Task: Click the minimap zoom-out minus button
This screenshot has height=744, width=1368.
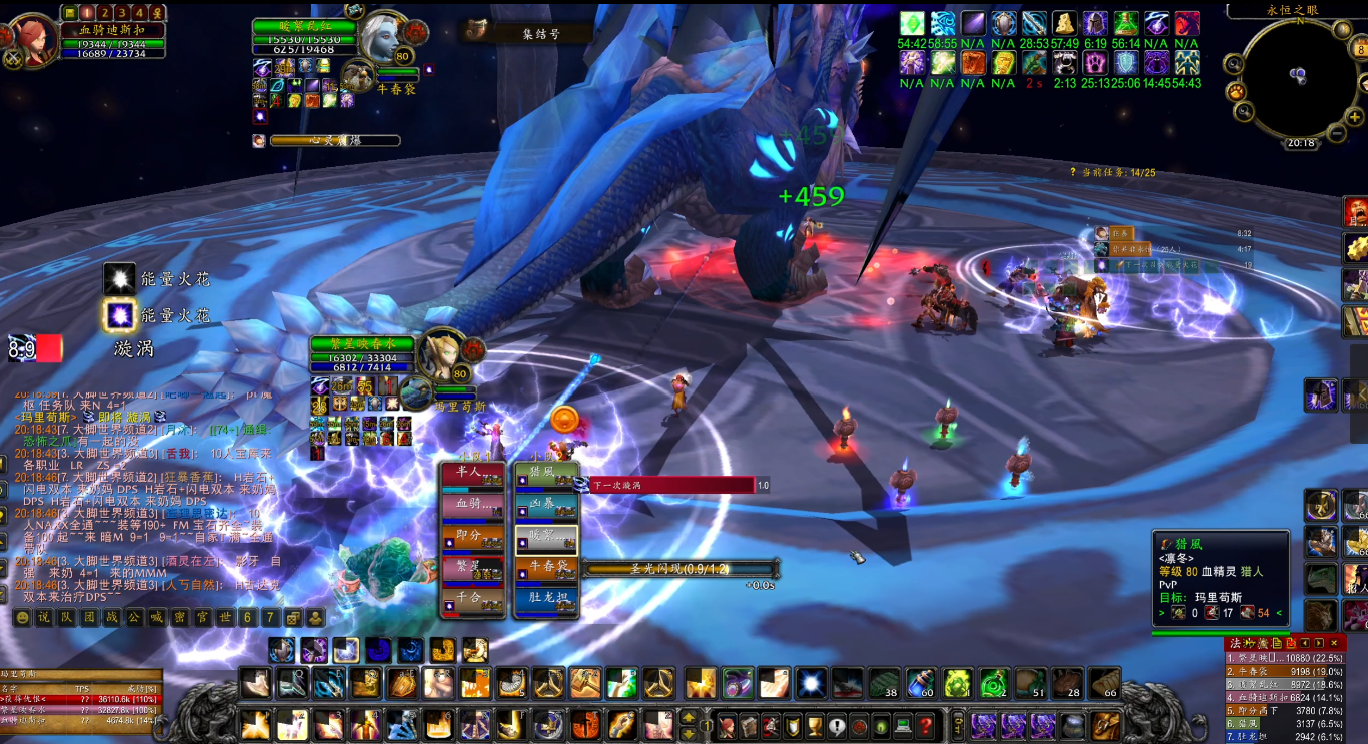Action: 1337,131
